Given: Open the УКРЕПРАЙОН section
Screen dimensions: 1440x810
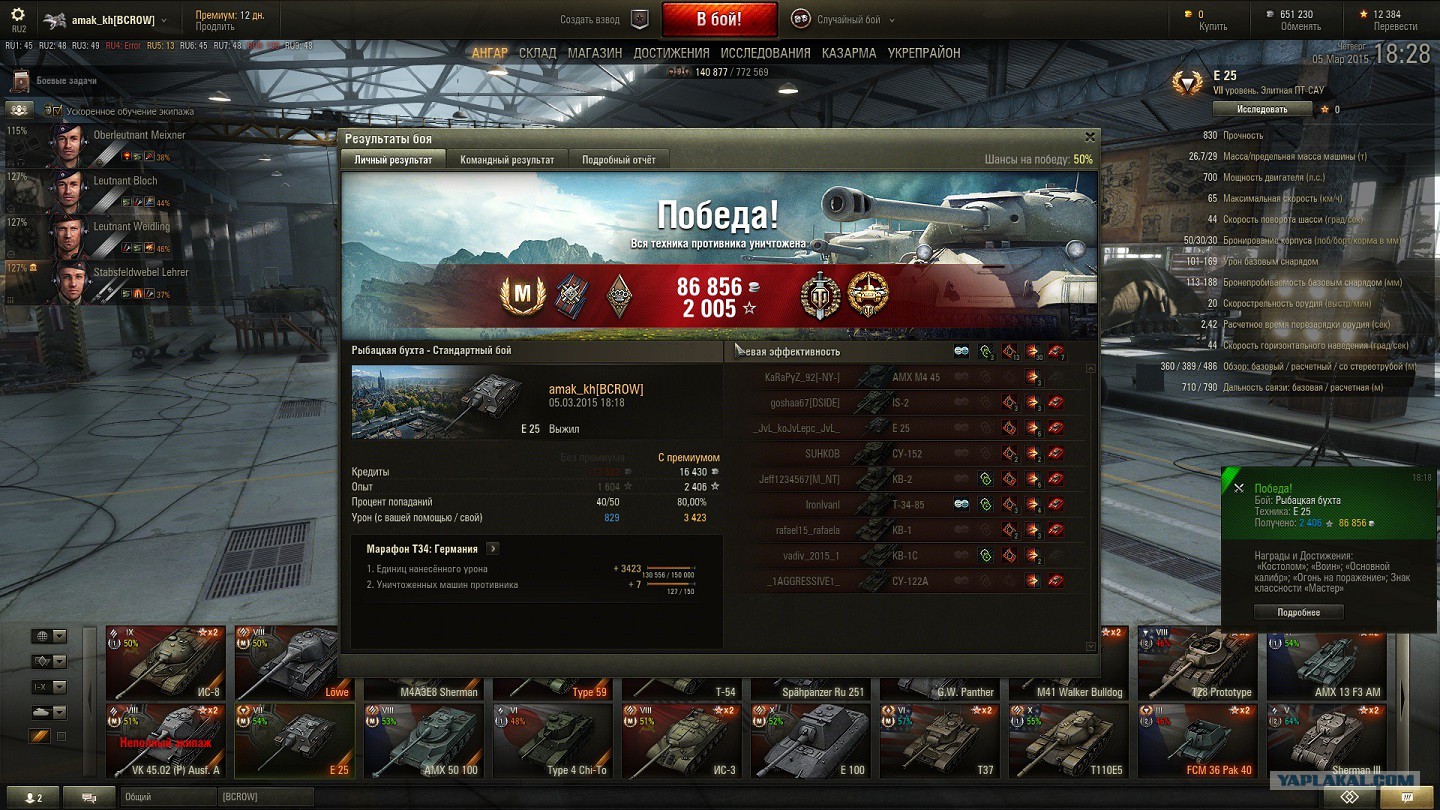Looking at the screenshot, I should pyautogui.click(x=924, y=53).
